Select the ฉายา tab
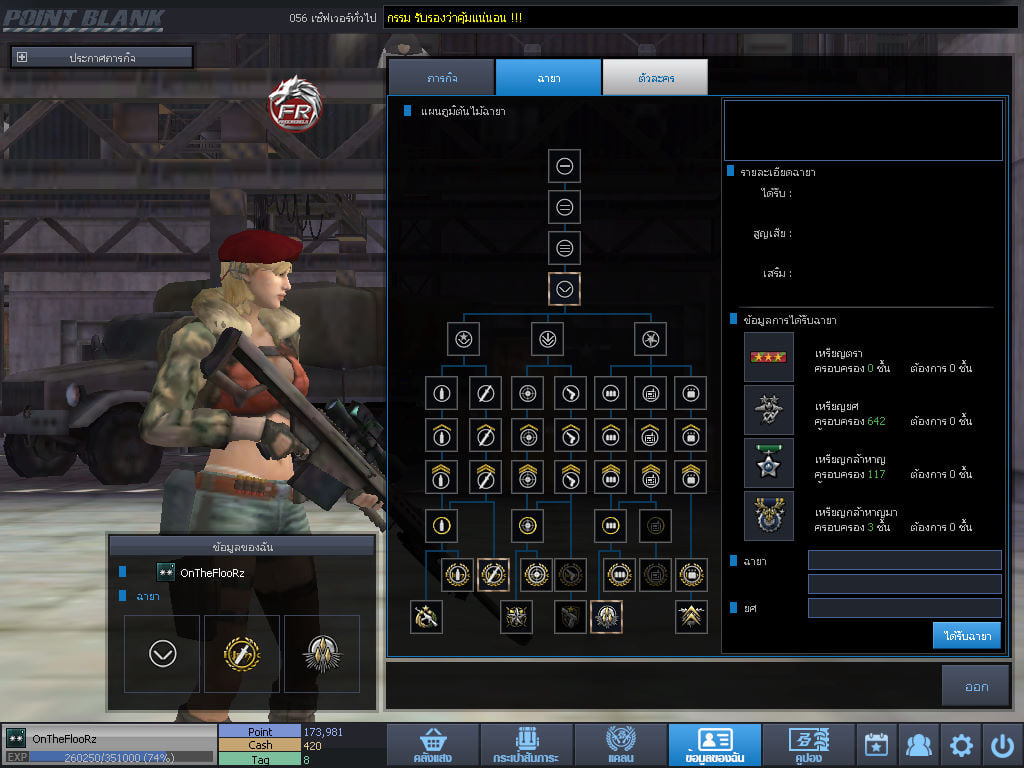Image resolution: width=1024 pixels, height=768 pixels. click(x=548, y=78)
